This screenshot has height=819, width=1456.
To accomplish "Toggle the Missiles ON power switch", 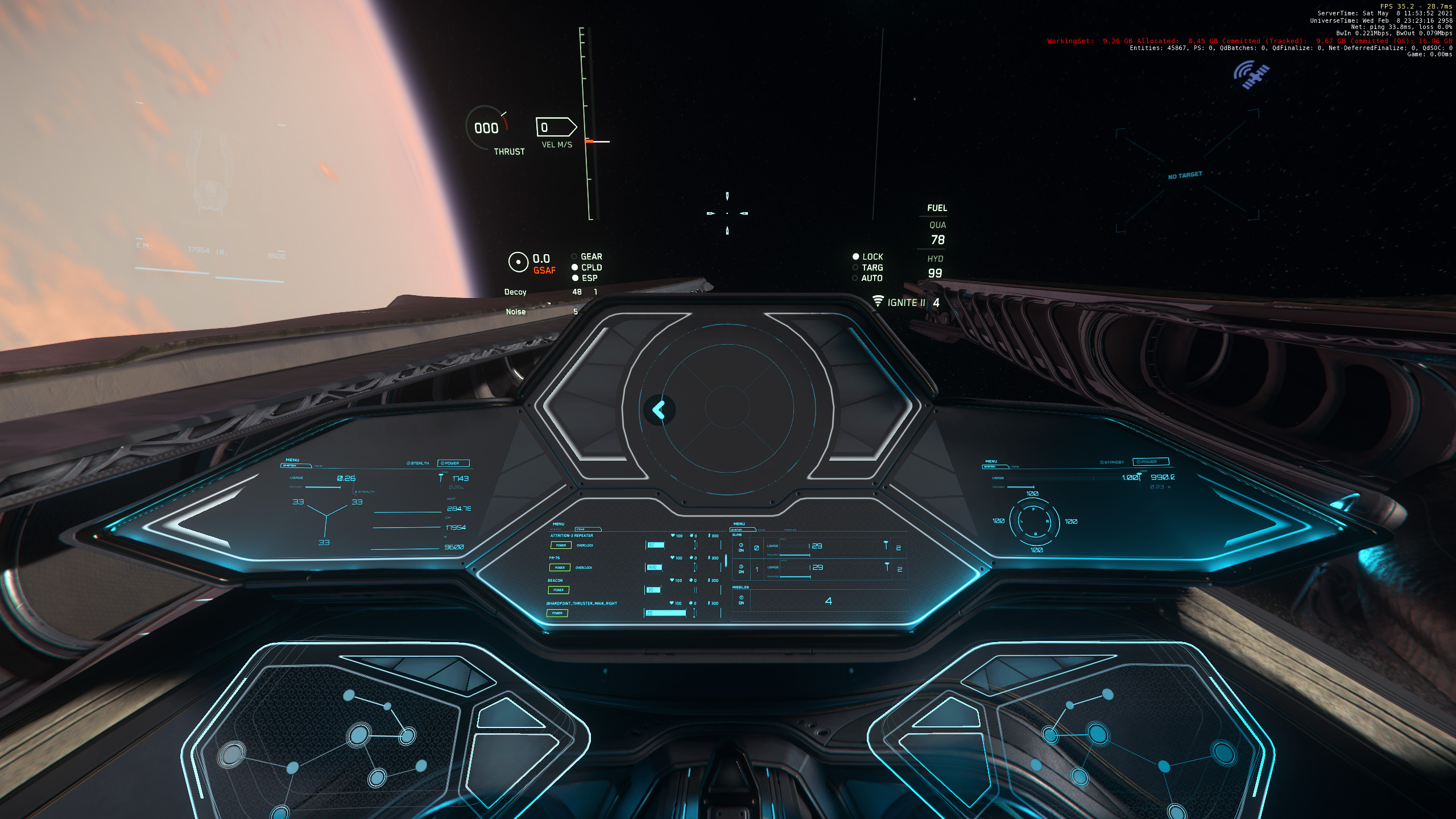I will click(x=741, y=600).
